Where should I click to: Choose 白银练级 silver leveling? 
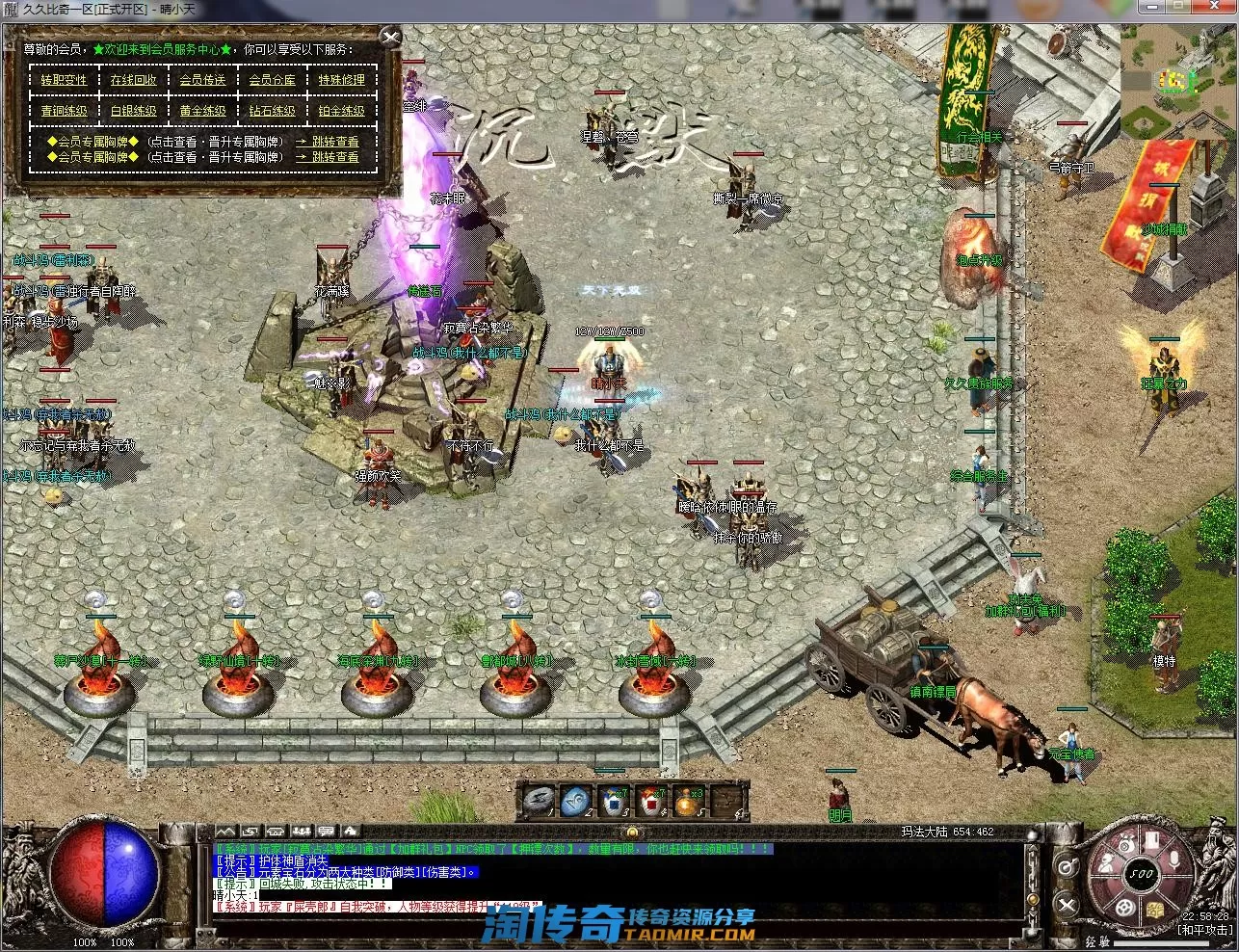click(x=133, y=111)
